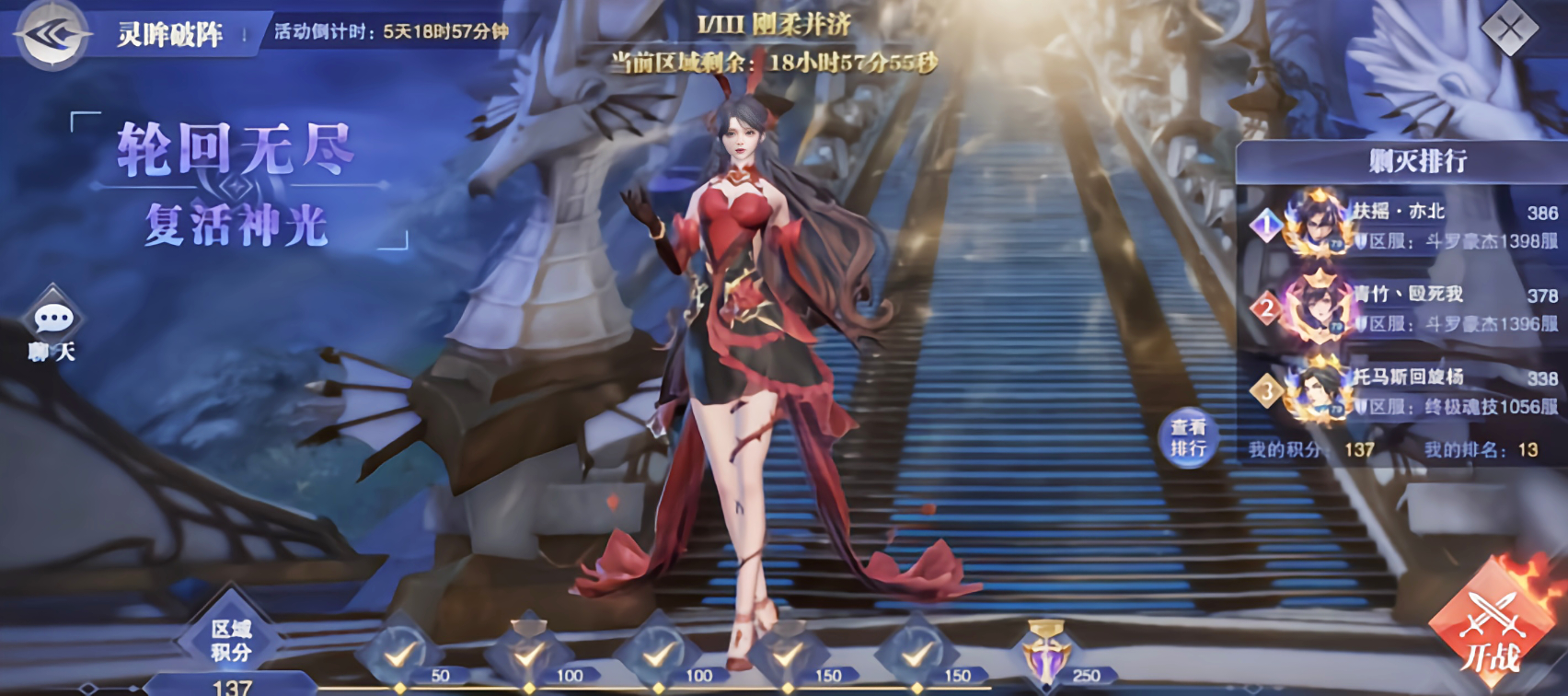Toggle the checkmark at the first 100-point milestone
The image size is (1568, 696).
pyautogui.click(x=526, y=655)
